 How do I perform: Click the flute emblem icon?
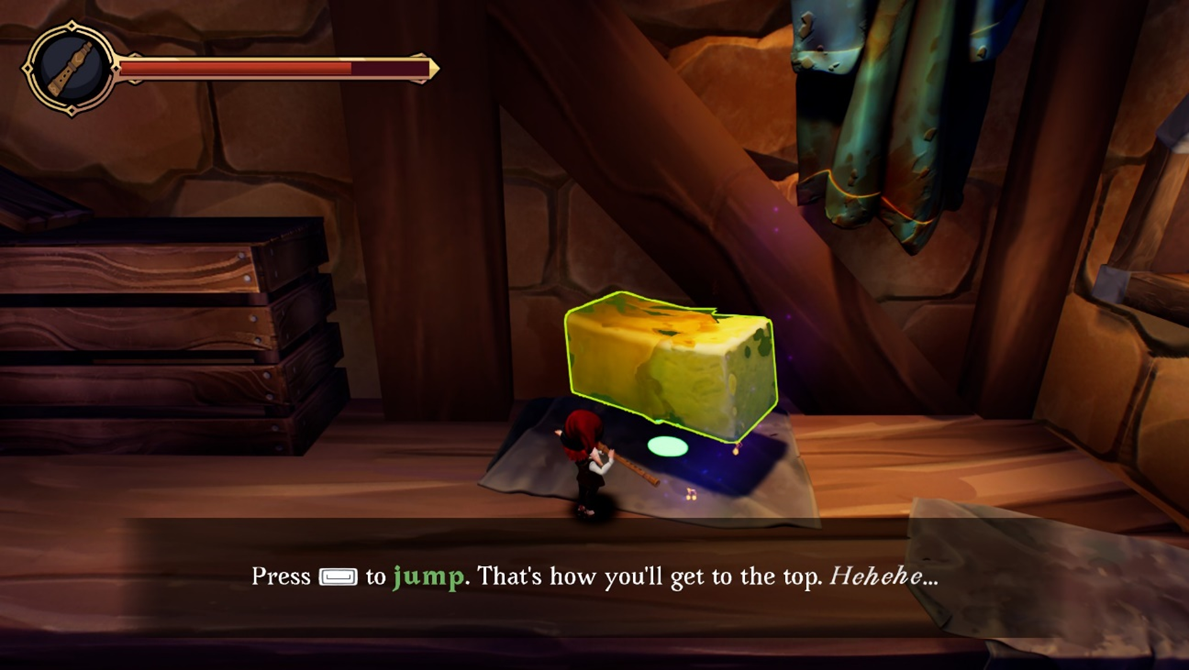pos(70,68)
